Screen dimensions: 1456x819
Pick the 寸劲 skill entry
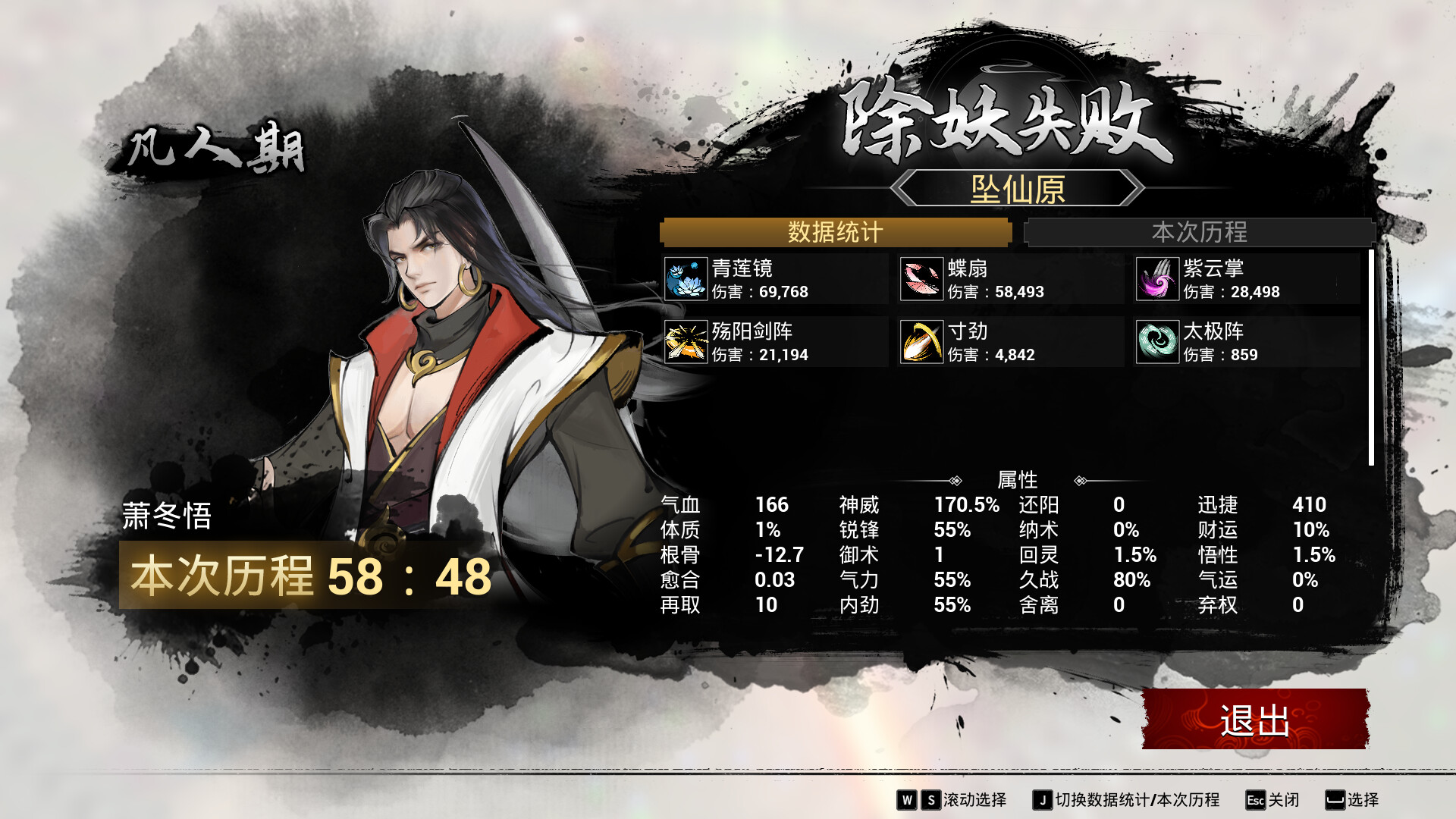coord(1011,342)
